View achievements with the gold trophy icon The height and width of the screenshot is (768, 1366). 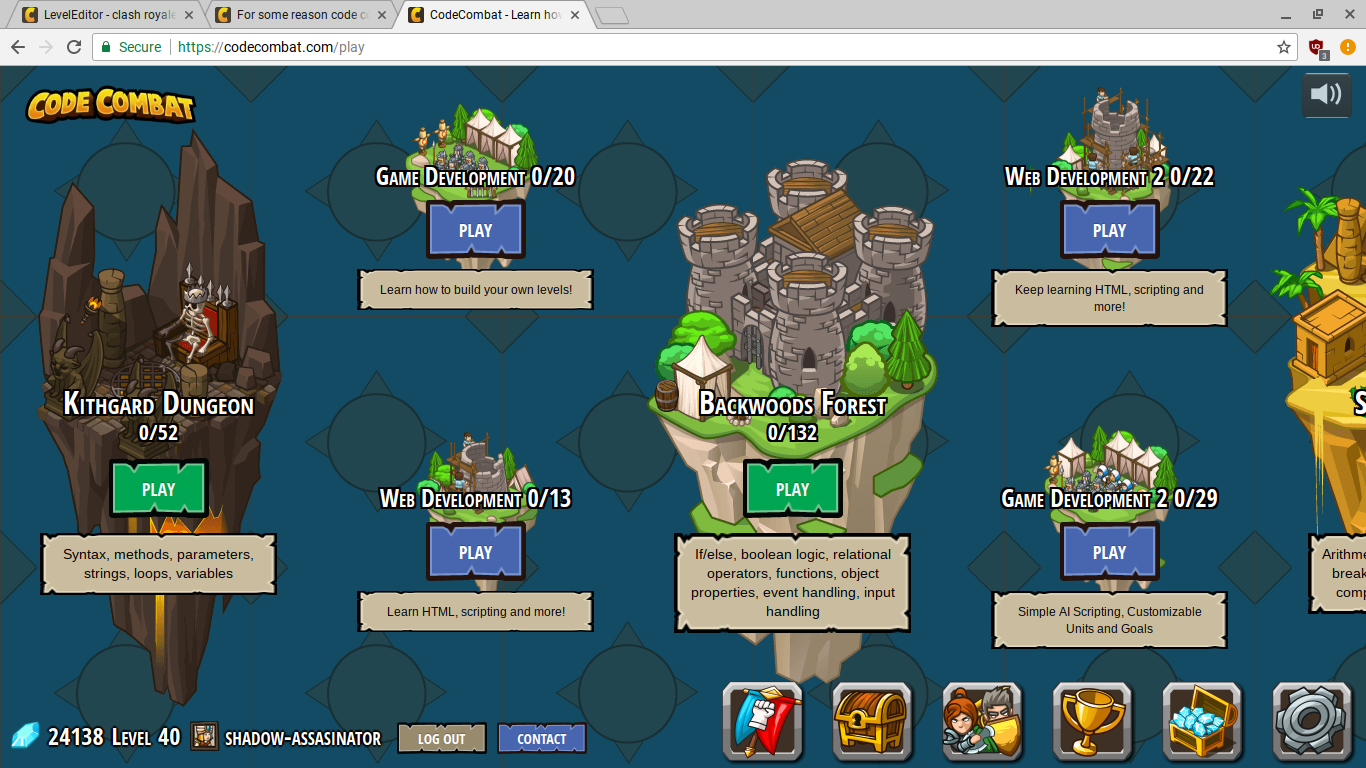1092,720
